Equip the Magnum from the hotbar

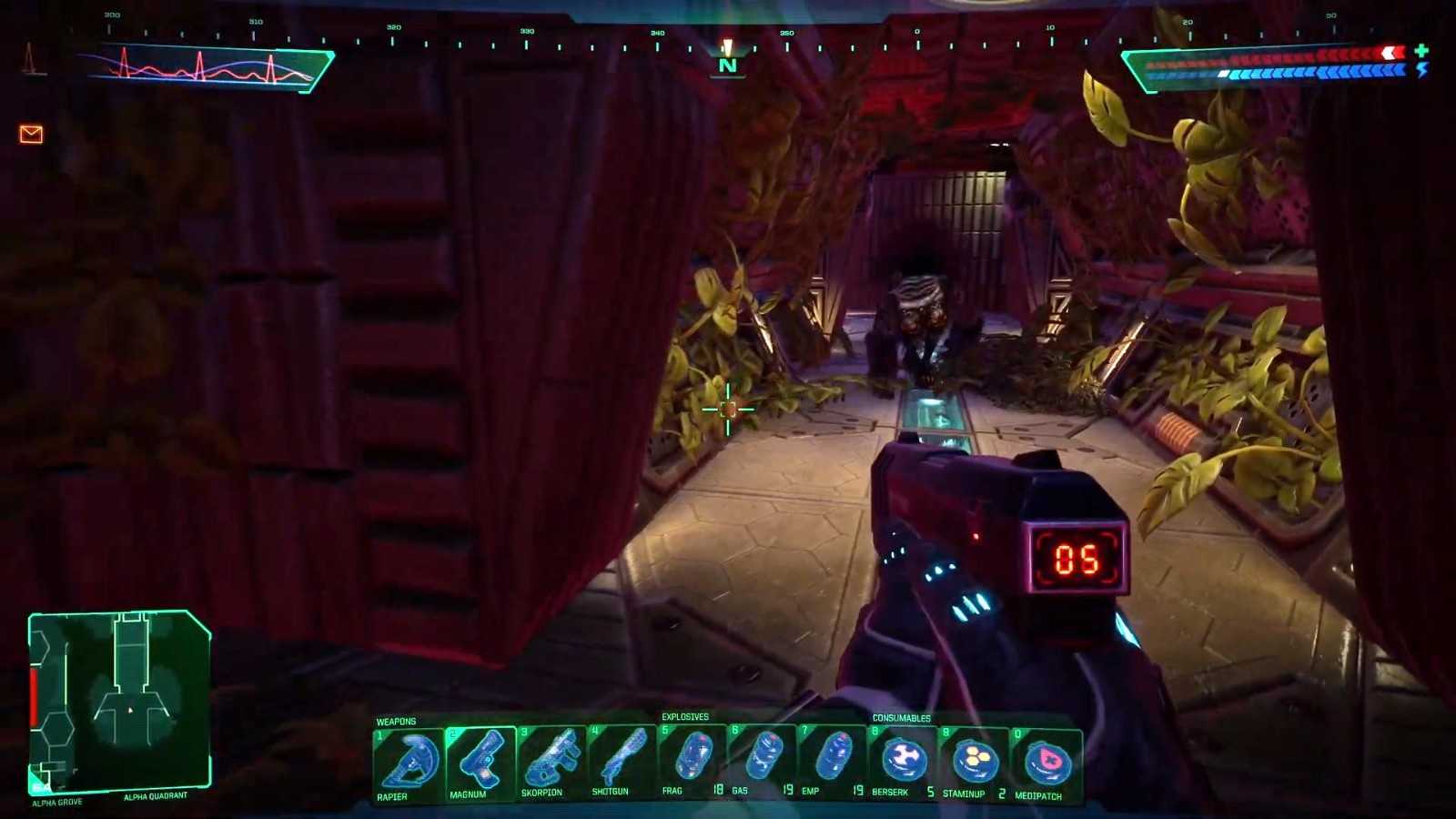(x=480, y=763)
